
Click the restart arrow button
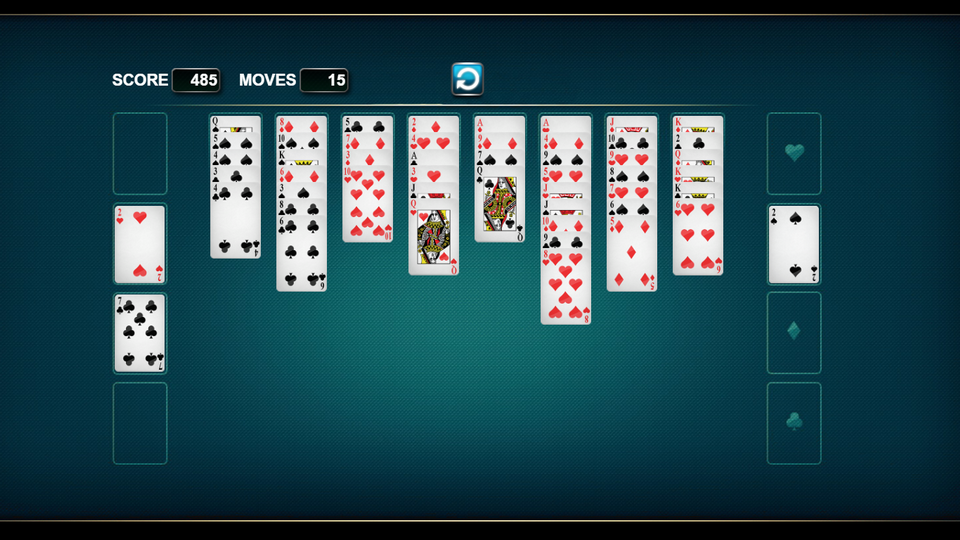pyautogui.click(x=467, y=79)
